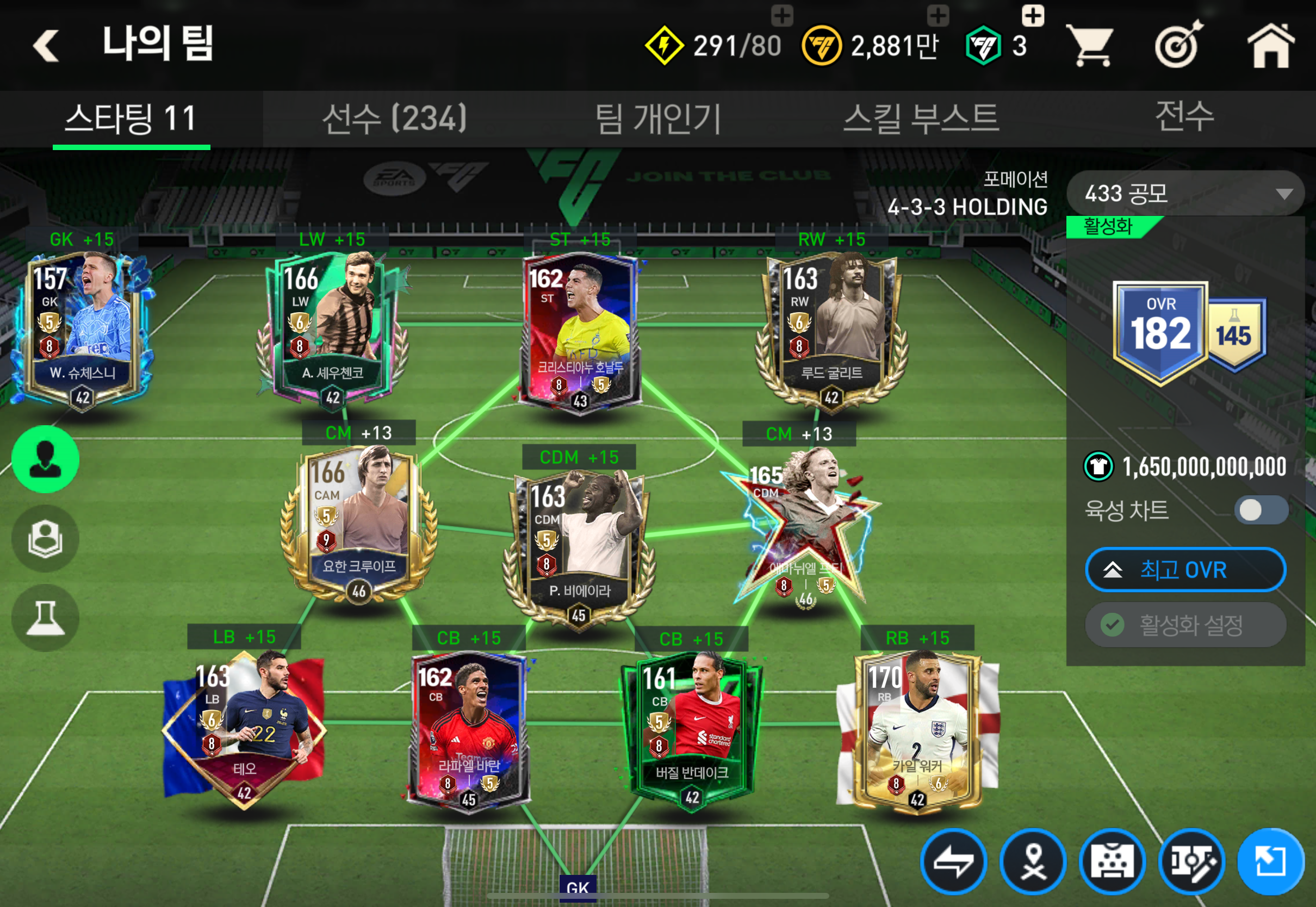The height and width of the screenshot is (907, 1316).
Task: Add more green FC gems
Action: (x=1033, y=16)
